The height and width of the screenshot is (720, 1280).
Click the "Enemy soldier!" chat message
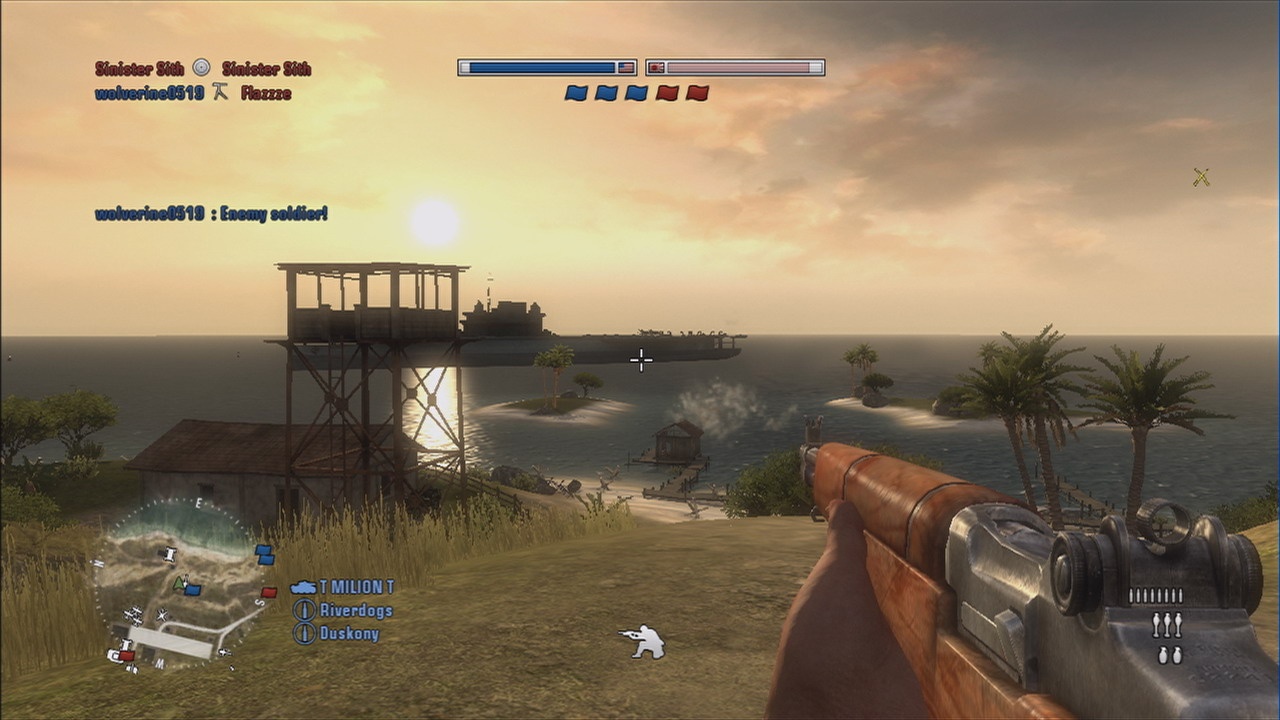click(x=211, y=213)
